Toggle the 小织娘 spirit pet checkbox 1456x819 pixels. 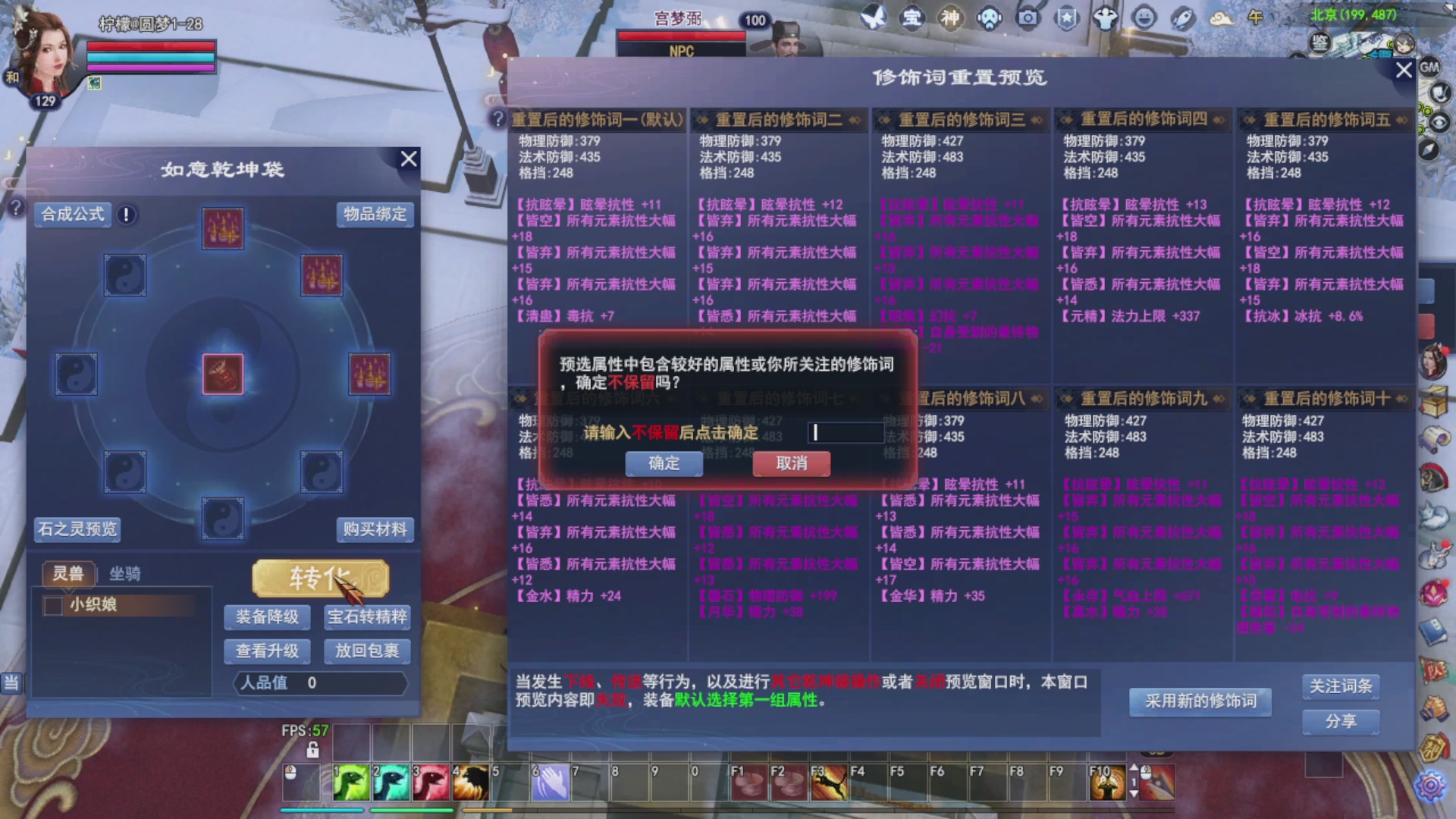pos(52,605)
